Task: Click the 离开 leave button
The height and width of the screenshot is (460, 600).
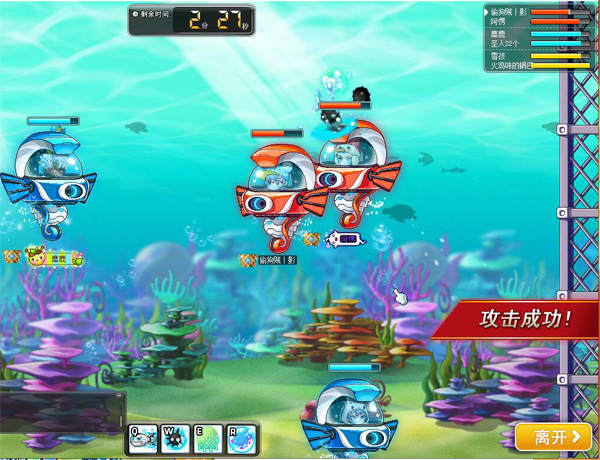Action: point(552,437)
